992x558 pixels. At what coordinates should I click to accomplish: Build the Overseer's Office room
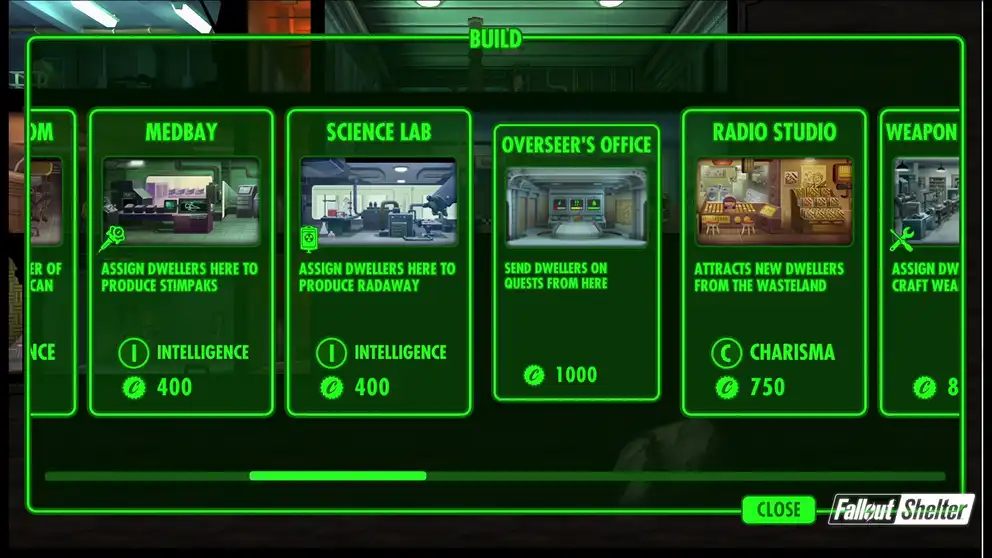pos(576,262)
